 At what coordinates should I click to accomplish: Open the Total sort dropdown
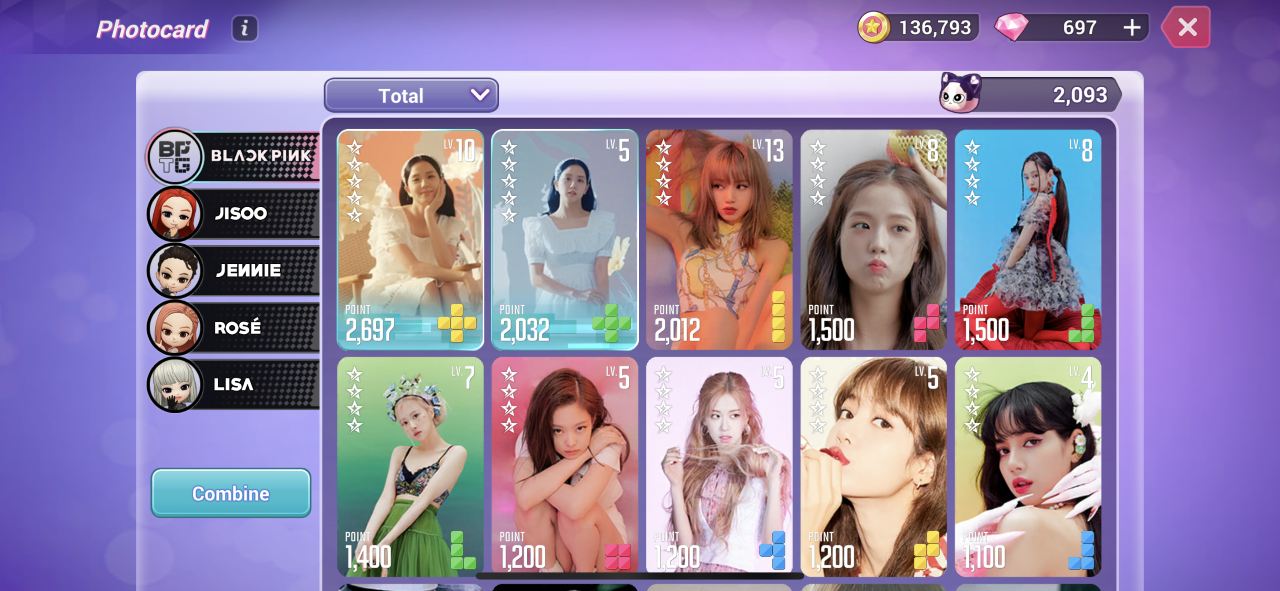411,96
